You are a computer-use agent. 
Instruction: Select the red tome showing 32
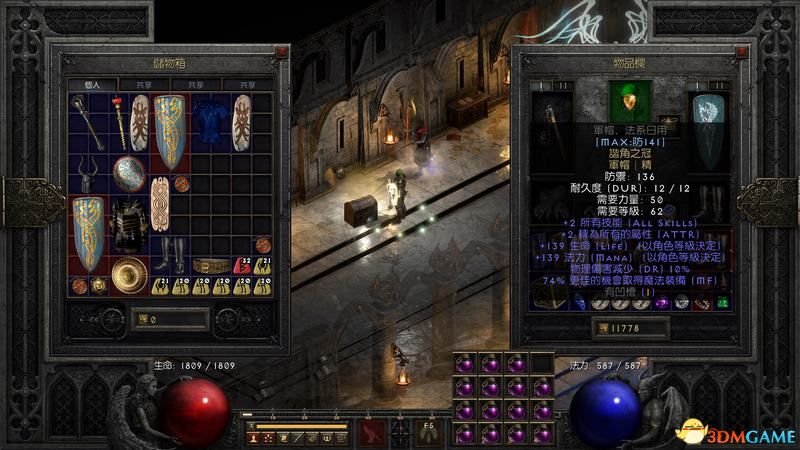(x=244, y=265)
